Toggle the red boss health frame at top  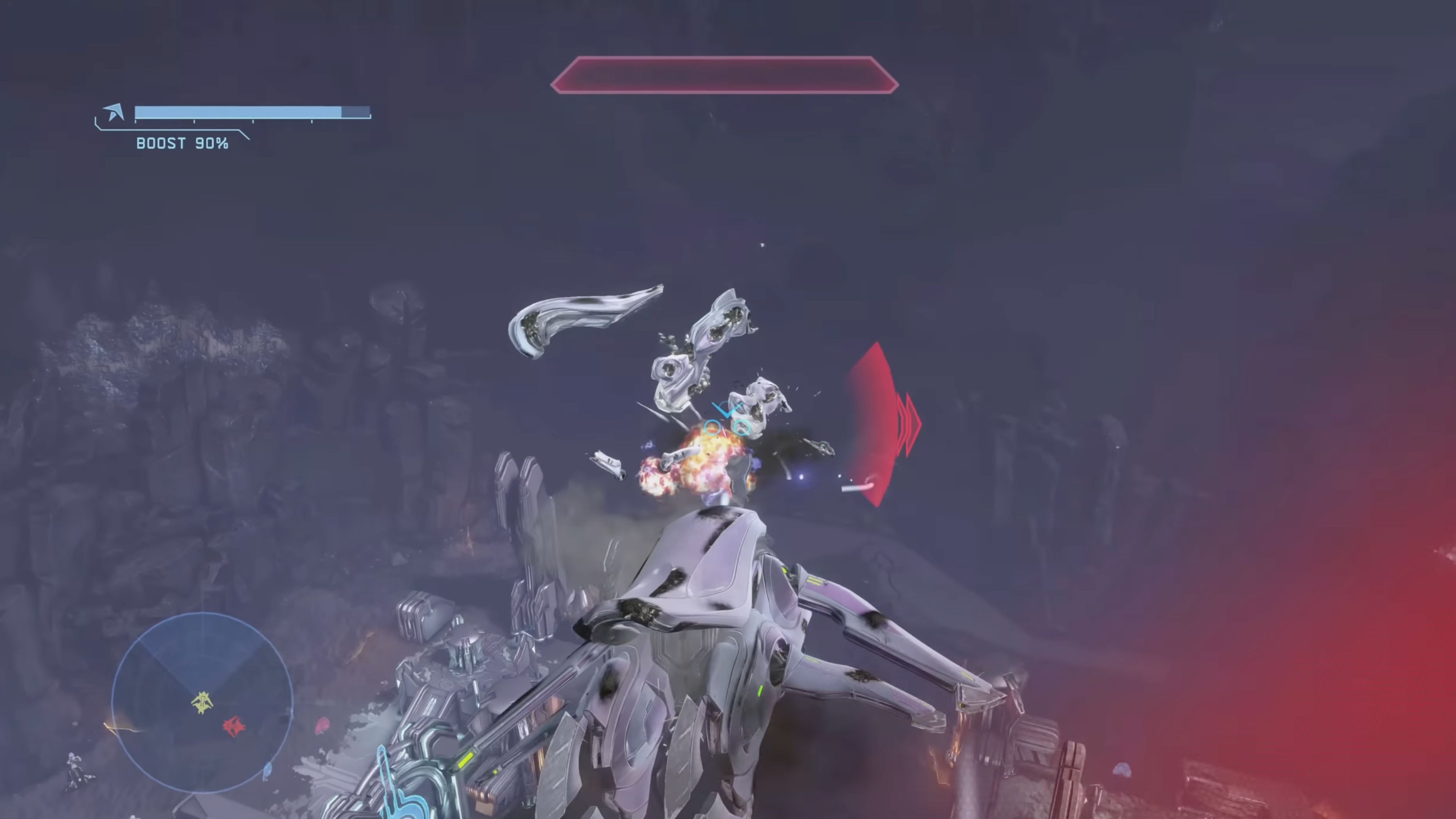tap(725, 75)
